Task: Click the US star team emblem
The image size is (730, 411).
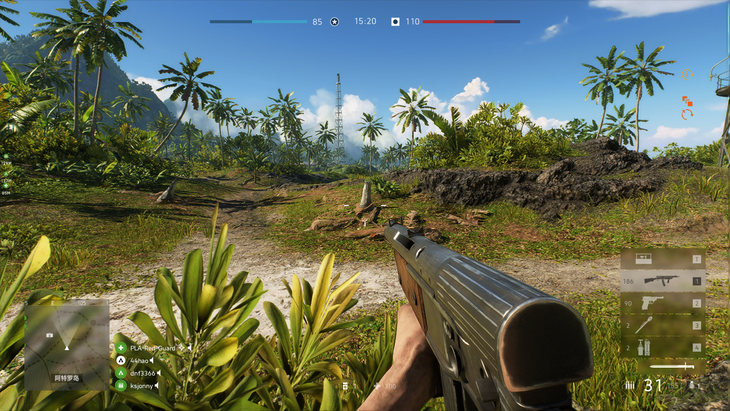Action: click(335, 21)
